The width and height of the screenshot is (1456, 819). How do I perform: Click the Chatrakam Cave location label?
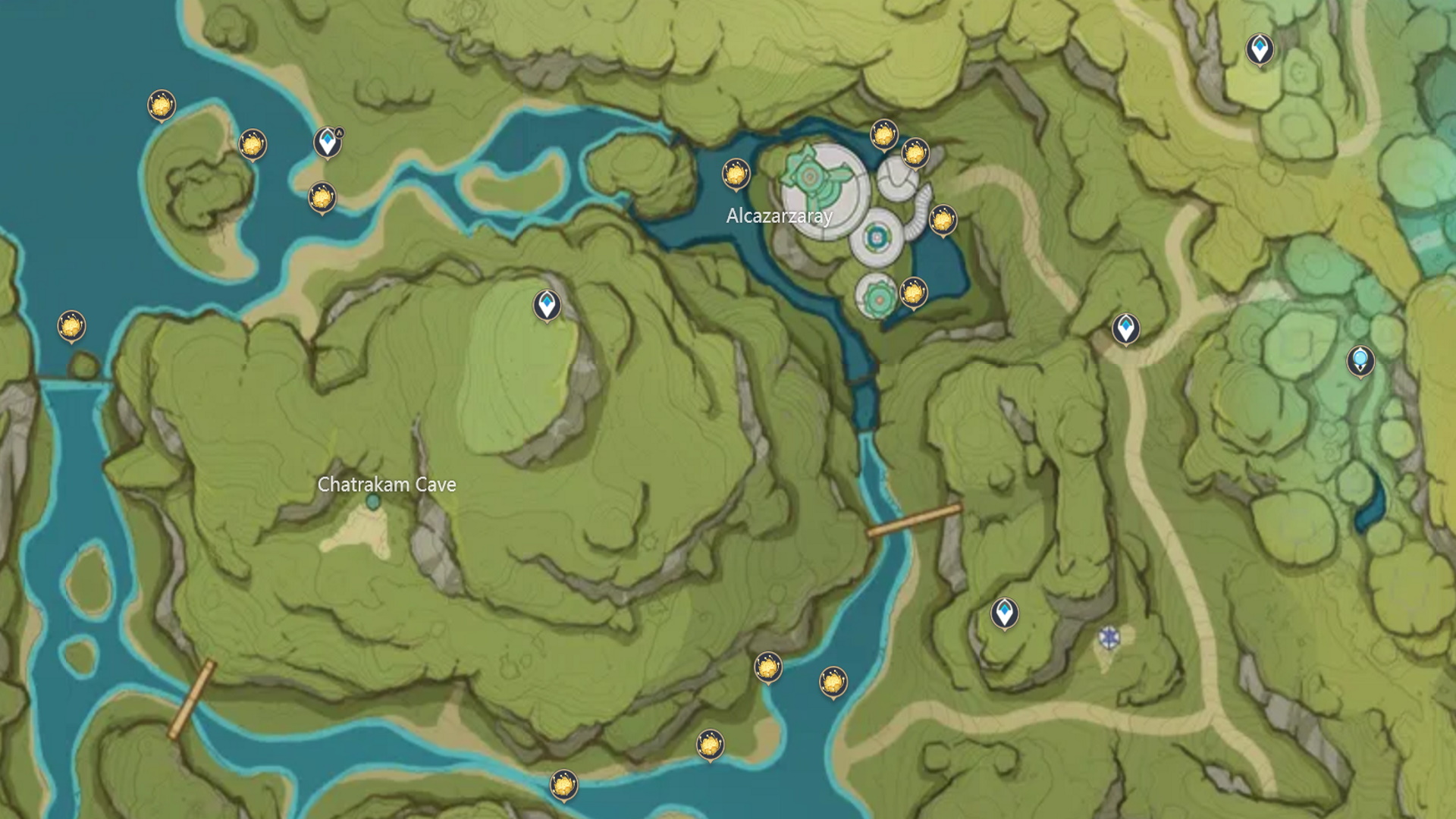387,485
